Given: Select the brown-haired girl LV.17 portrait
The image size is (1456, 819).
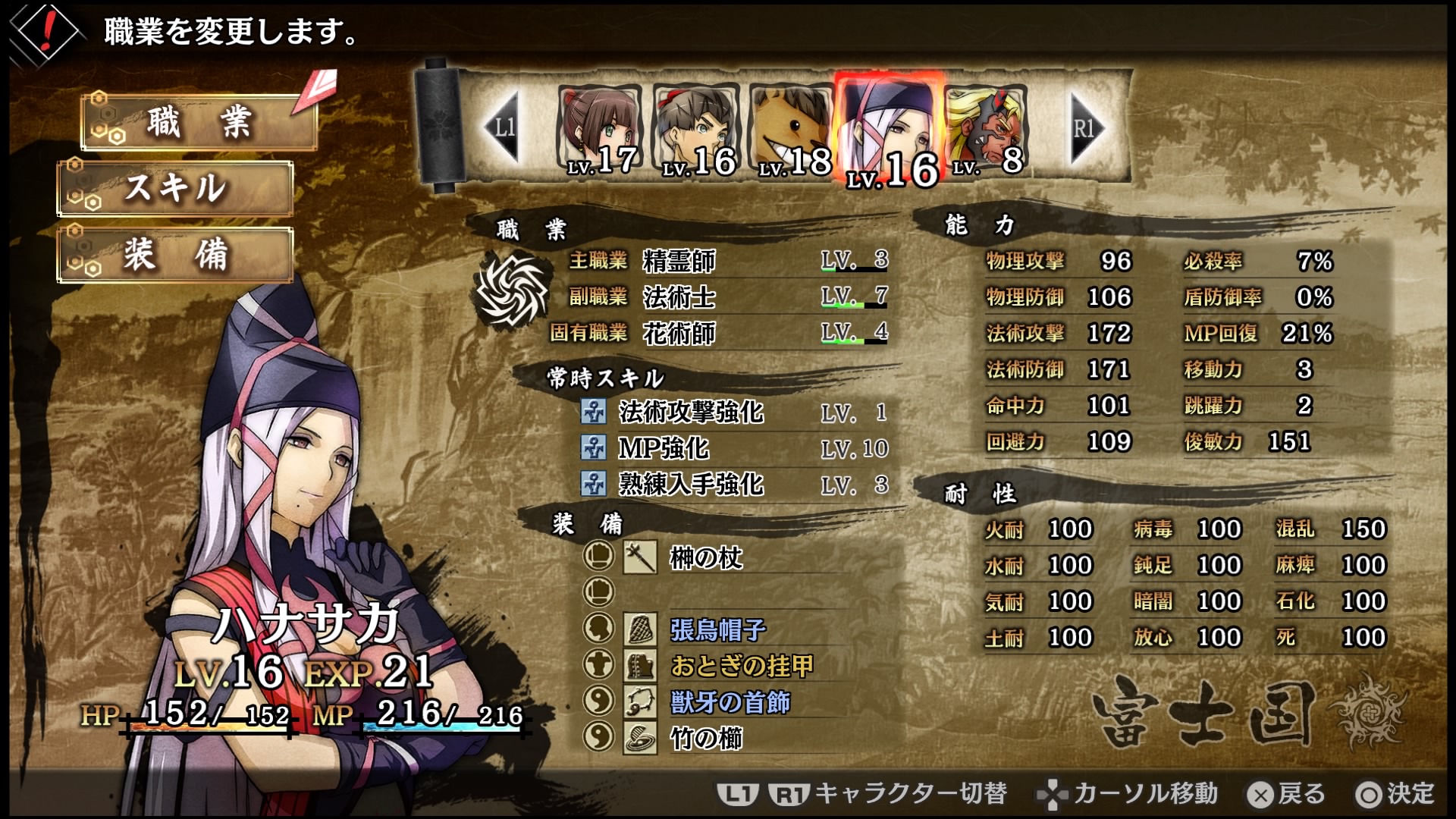Looking at the screenshot, I should tap(601, 130).
